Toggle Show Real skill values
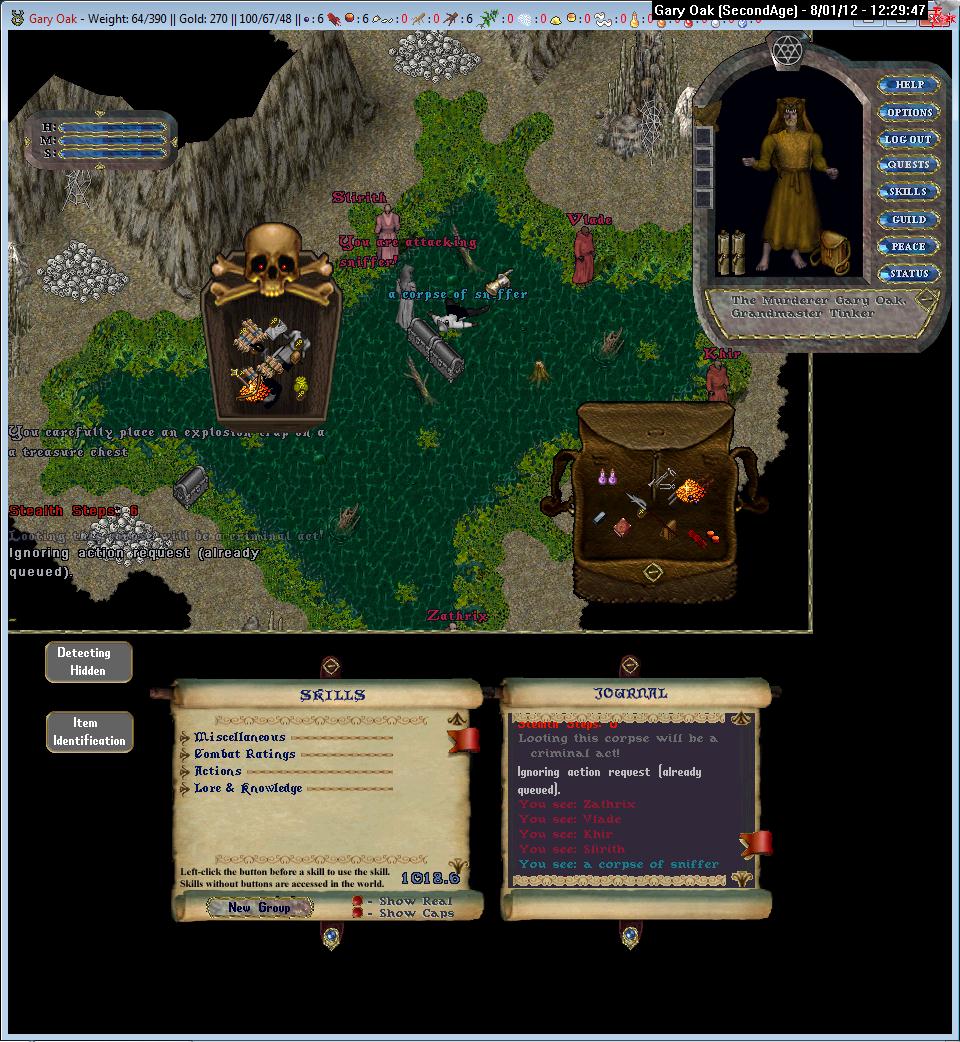Image resolution: width=960 pixels, height=1042 pixels. pos(358,901)
